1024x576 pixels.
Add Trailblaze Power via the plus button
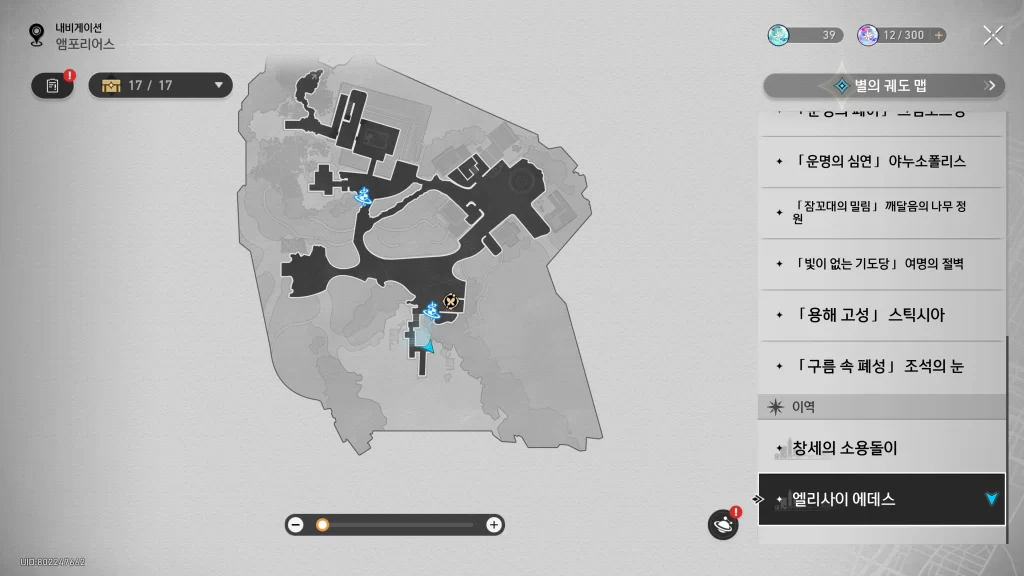click(938, 35)
